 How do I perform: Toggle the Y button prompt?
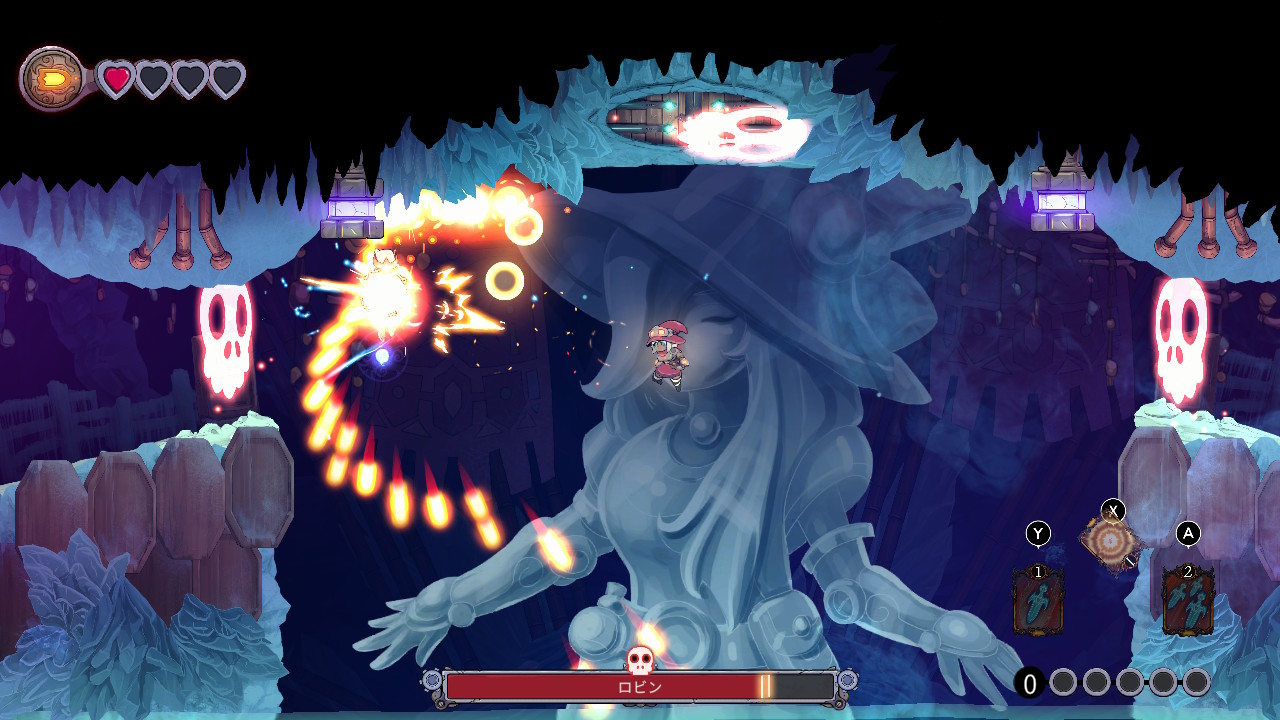(x=1040, y=531)
